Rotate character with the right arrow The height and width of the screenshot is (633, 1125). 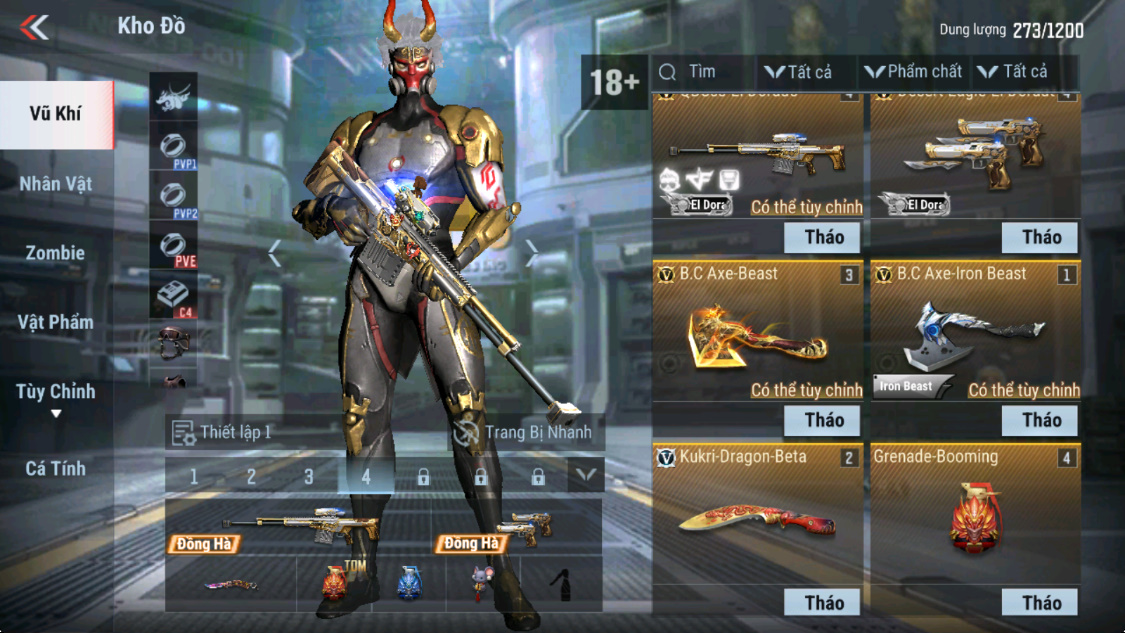tap(532, 255)
